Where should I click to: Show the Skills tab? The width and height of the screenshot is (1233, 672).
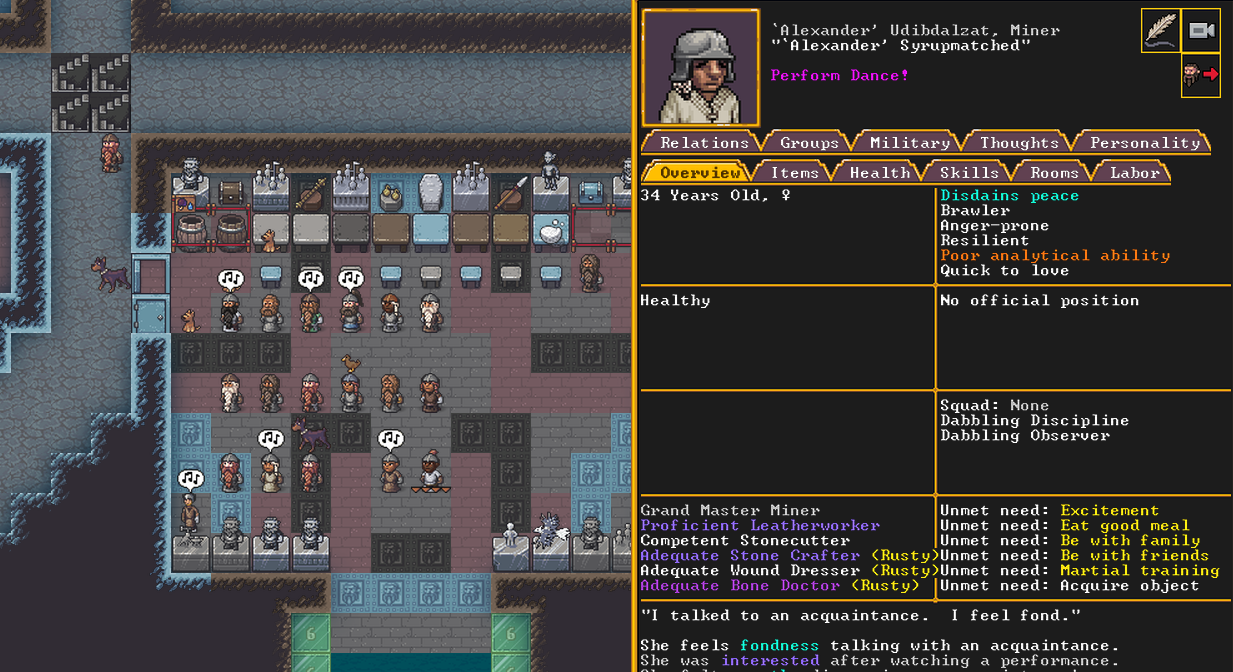pos(968,173)
